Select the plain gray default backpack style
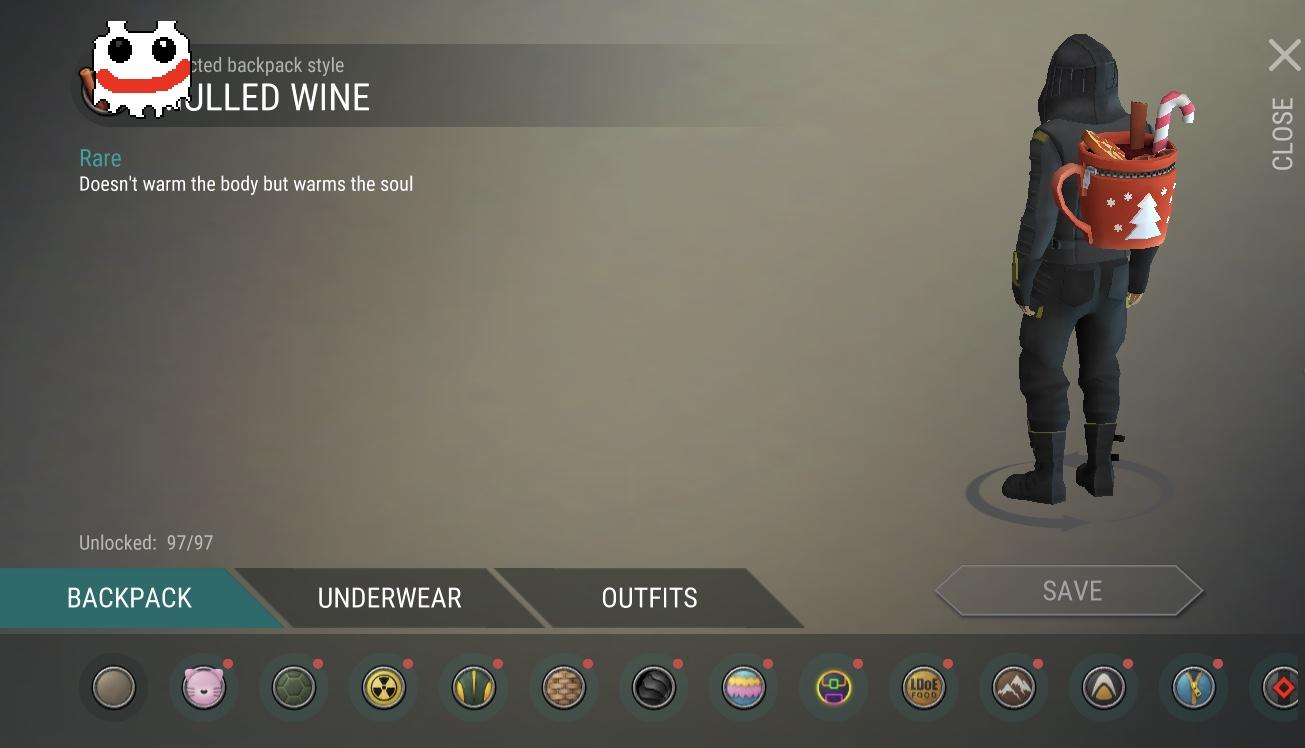The height and width of the screenshot is (748, 1305). click(114, 688)
